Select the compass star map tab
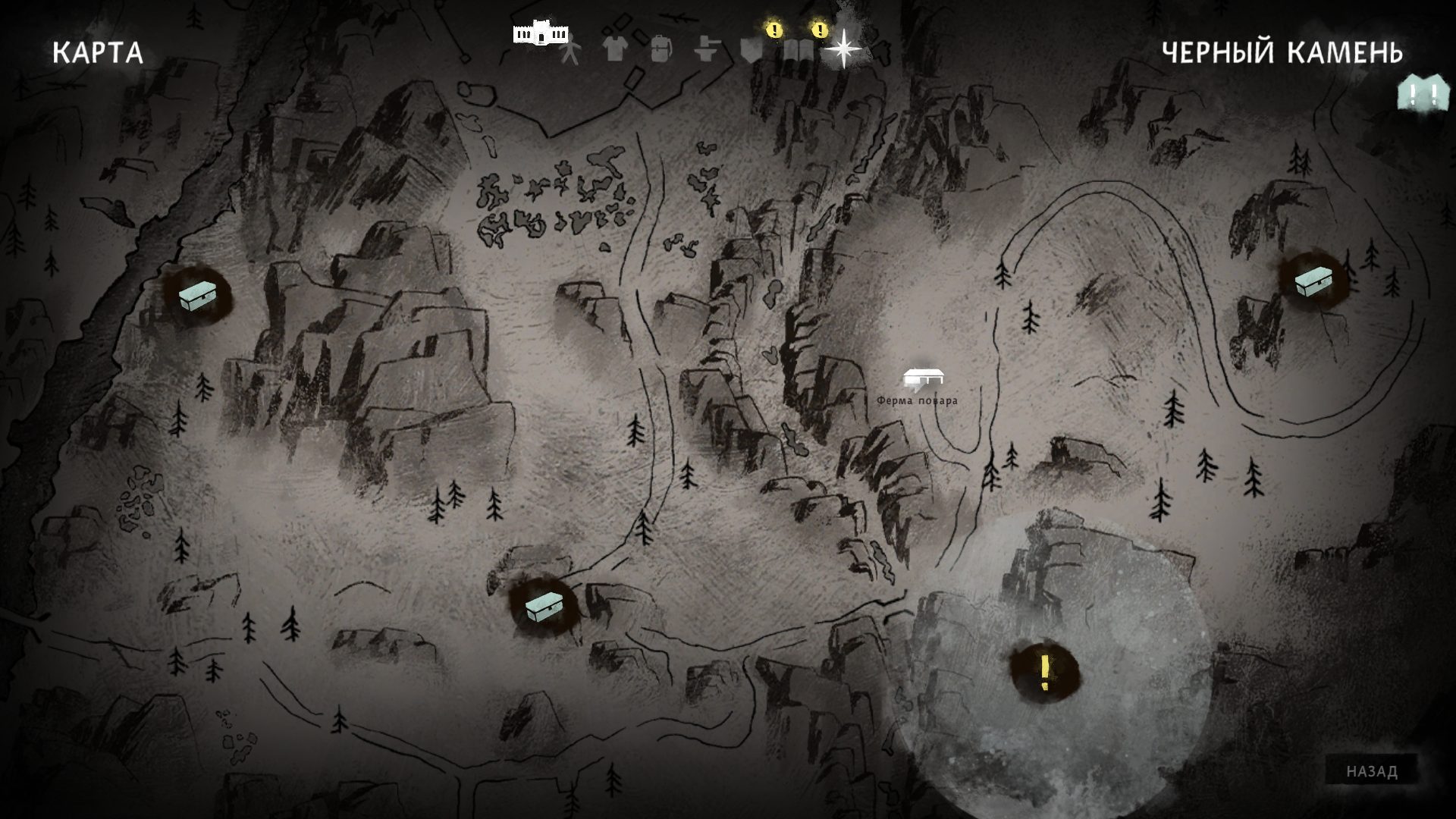The height and width of the screenshot is (819, 1456). 843,49
